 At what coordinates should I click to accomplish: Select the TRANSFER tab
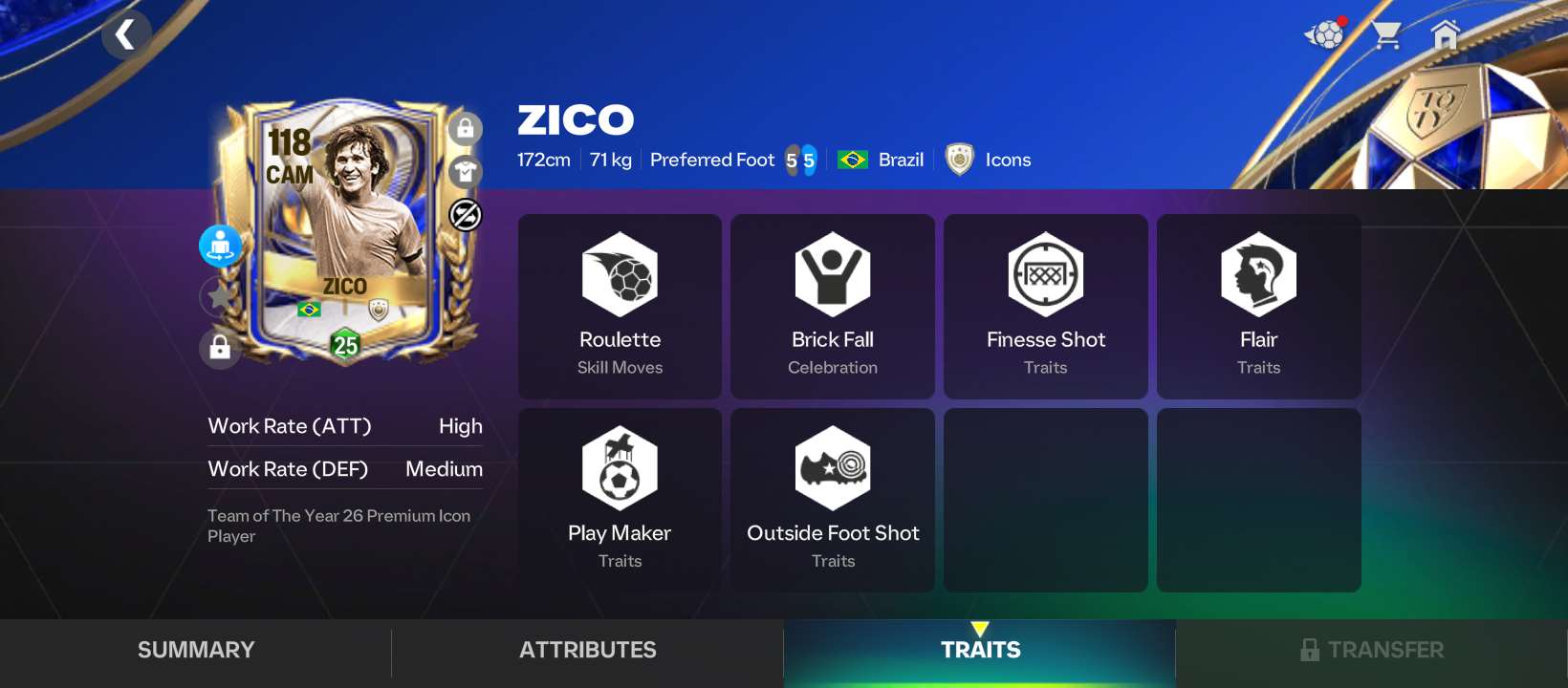1371,650
